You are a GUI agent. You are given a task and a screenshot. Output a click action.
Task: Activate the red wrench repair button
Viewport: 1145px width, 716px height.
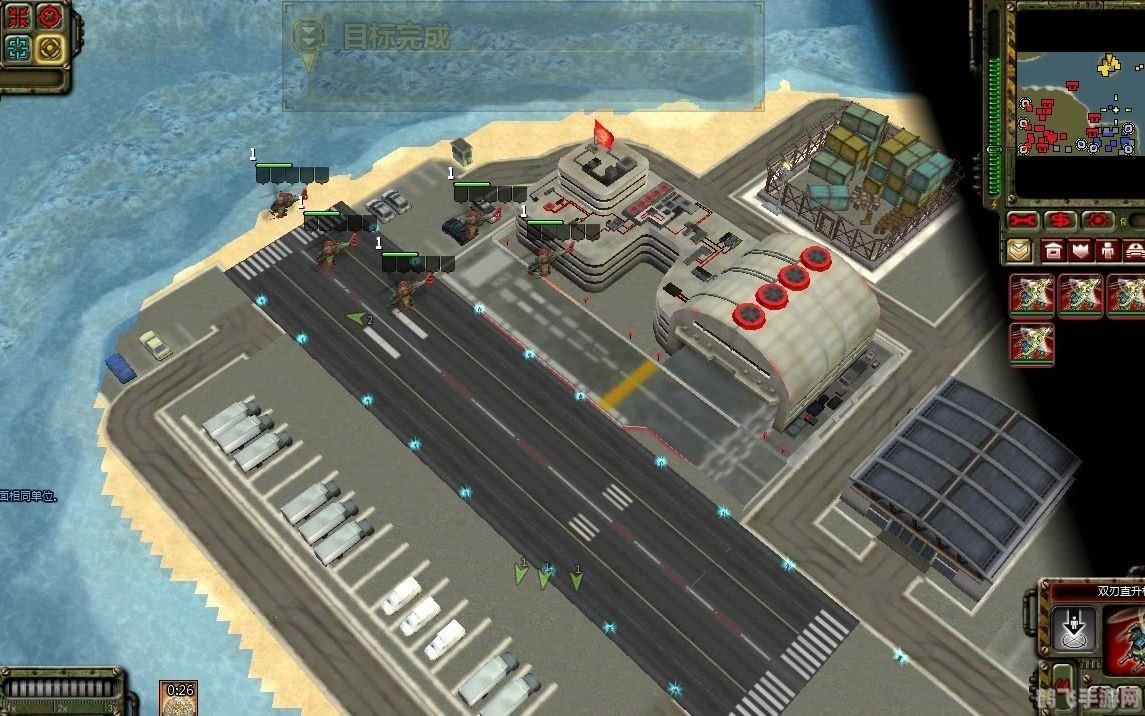click(1023, 220)
